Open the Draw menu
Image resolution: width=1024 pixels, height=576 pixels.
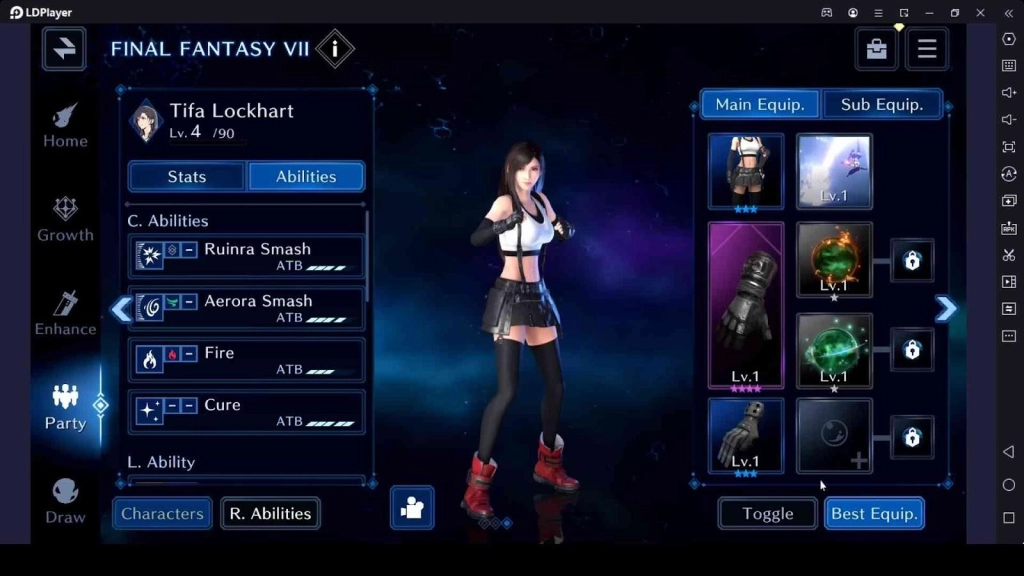coord(65,501)
